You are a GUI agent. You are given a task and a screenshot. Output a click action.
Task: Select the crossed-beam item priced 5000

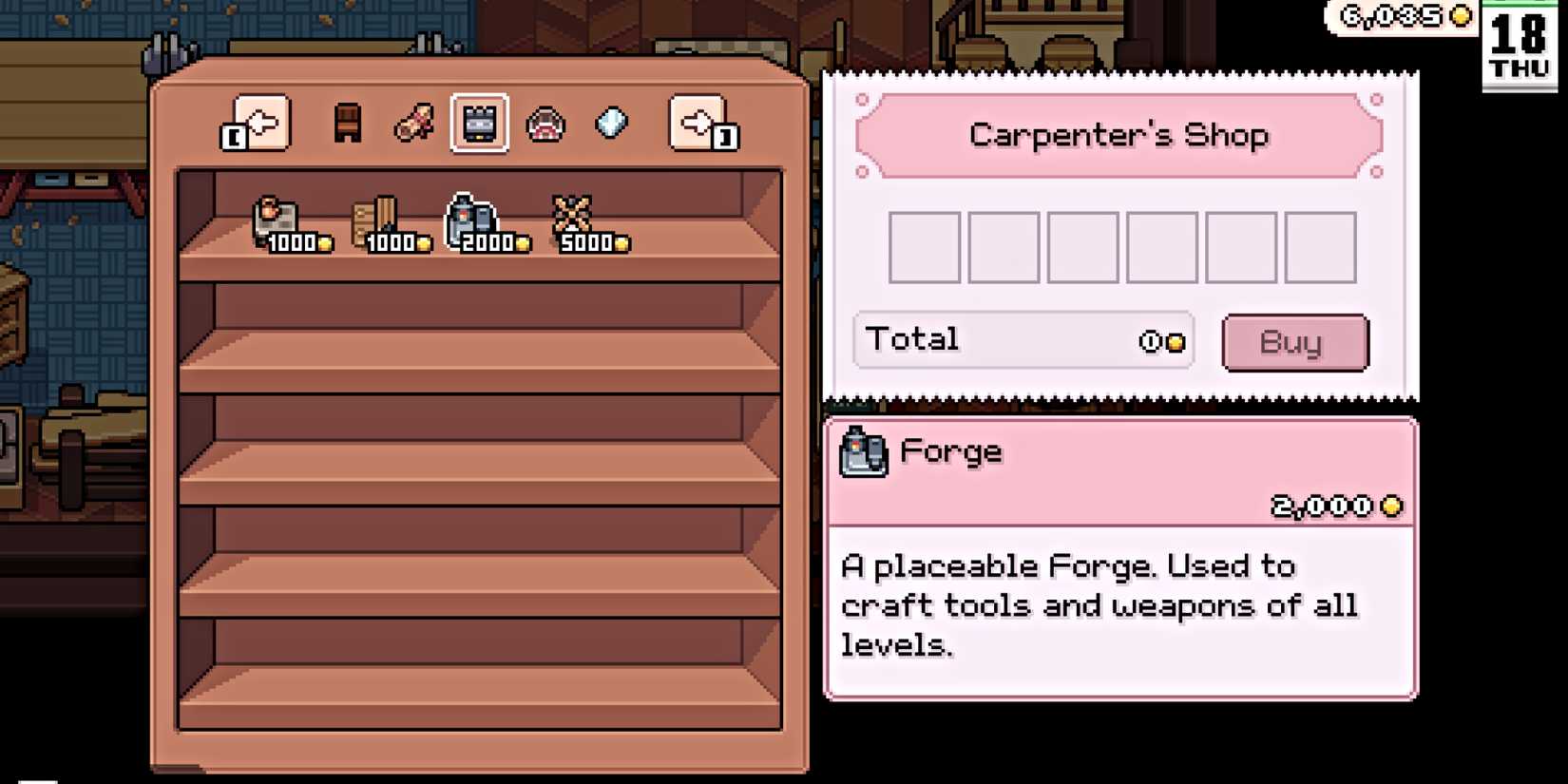572,217
